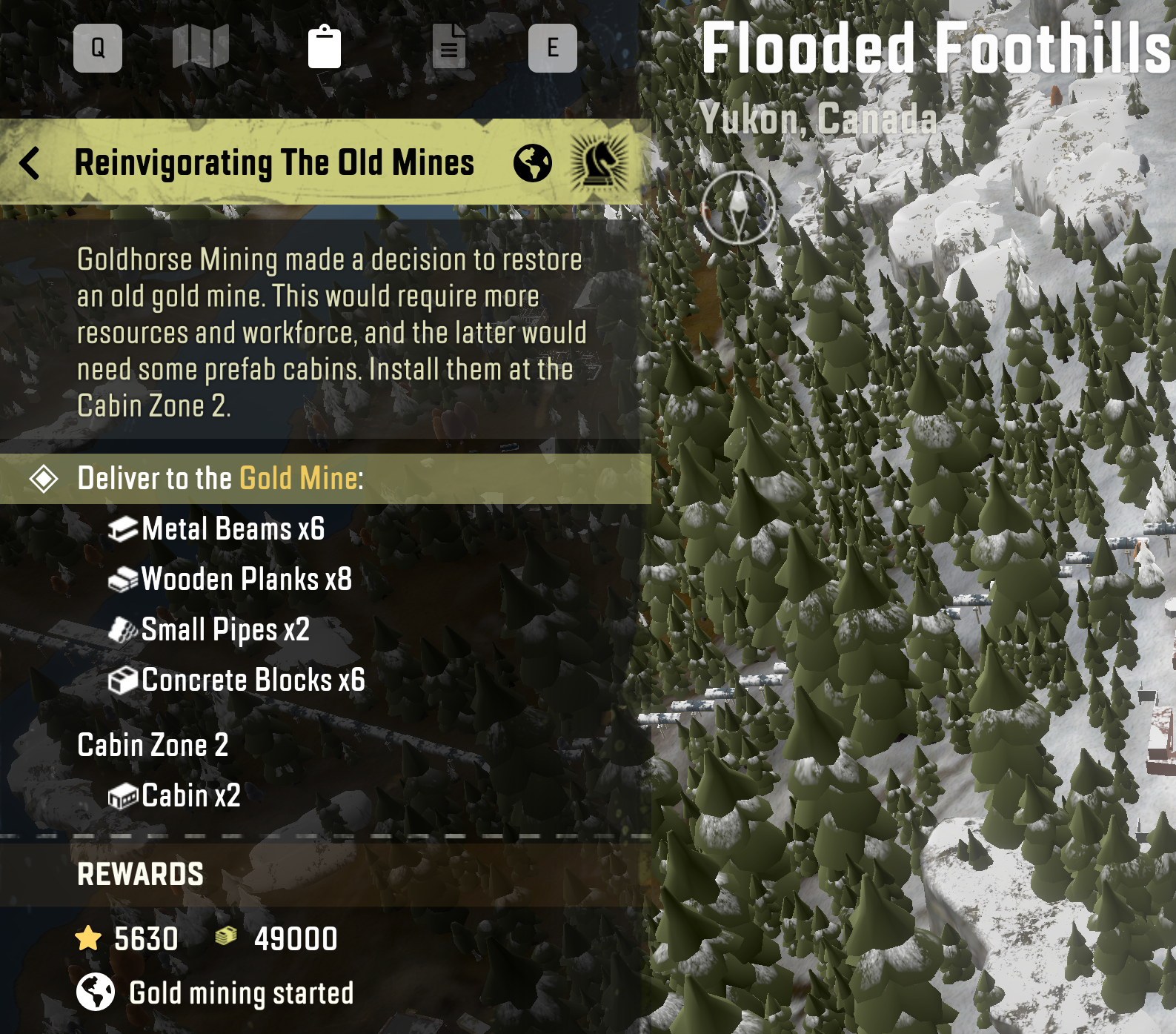This screenshot has height=1034, width=1176.
Task: Click the compass on the map
Action: pos(738,208)
